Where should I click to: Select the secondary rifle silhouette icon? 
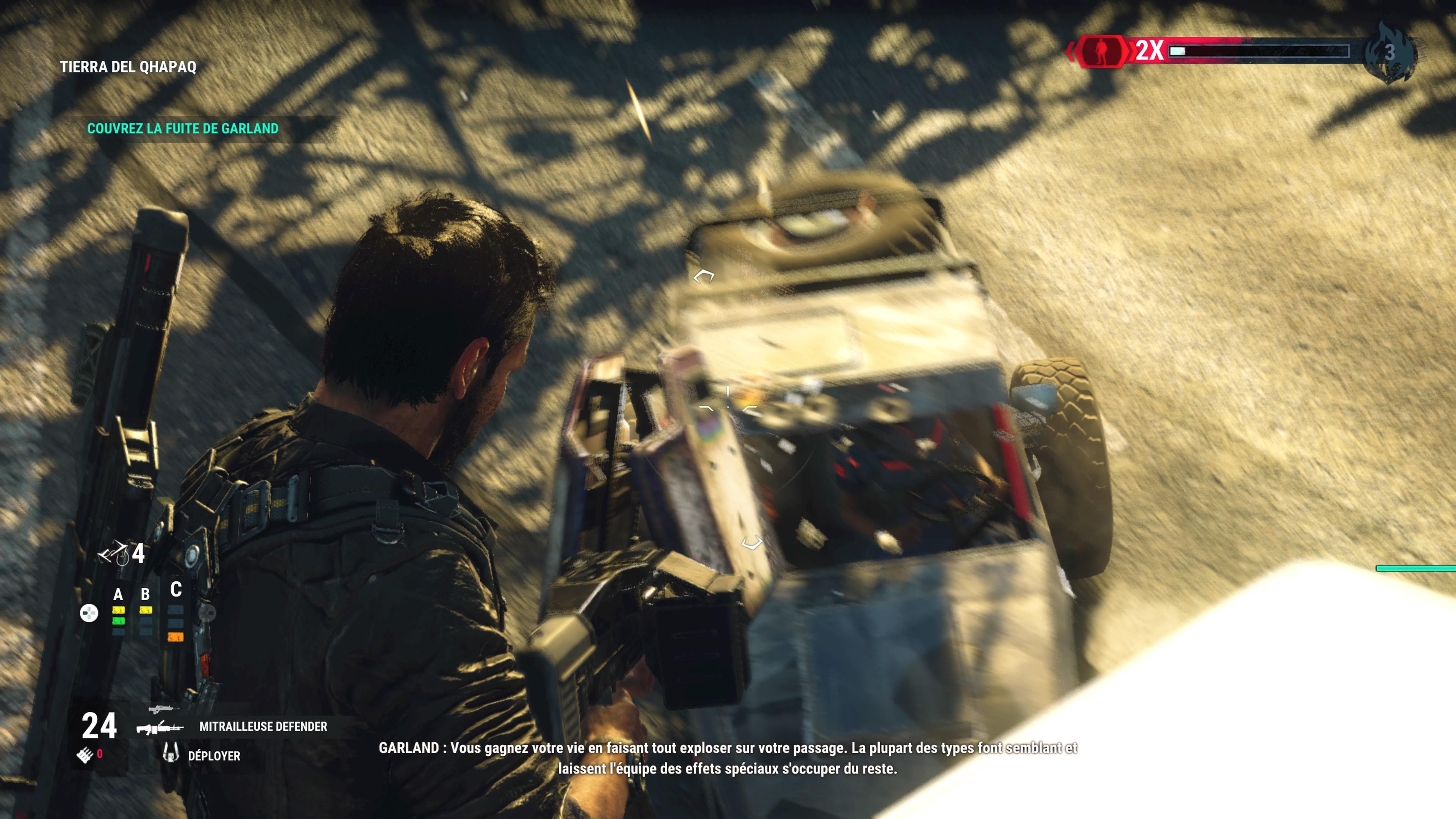click(162, 709)
